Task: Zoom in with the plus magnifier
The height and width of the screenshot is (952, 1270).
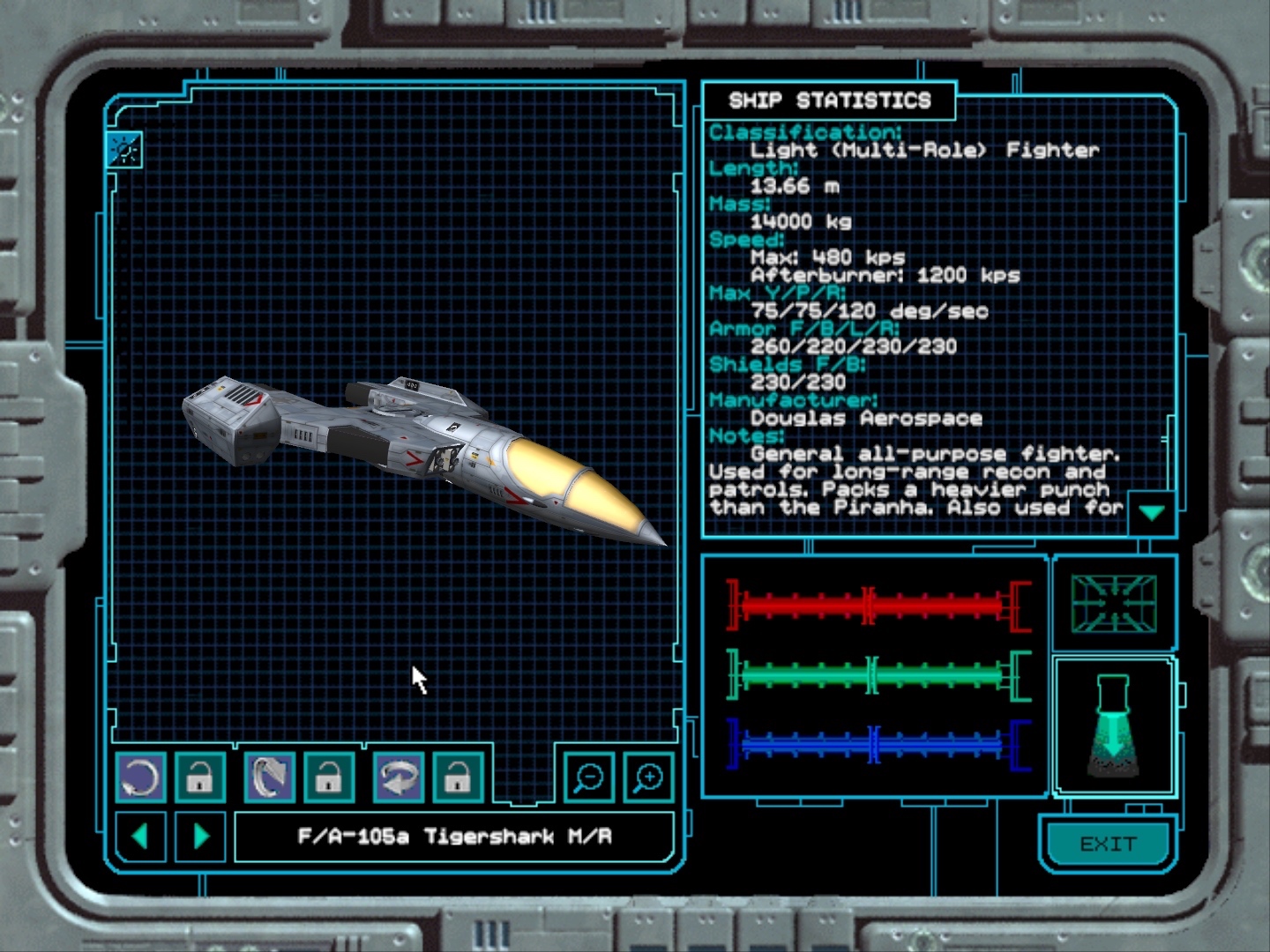Action: pos(648,777)
